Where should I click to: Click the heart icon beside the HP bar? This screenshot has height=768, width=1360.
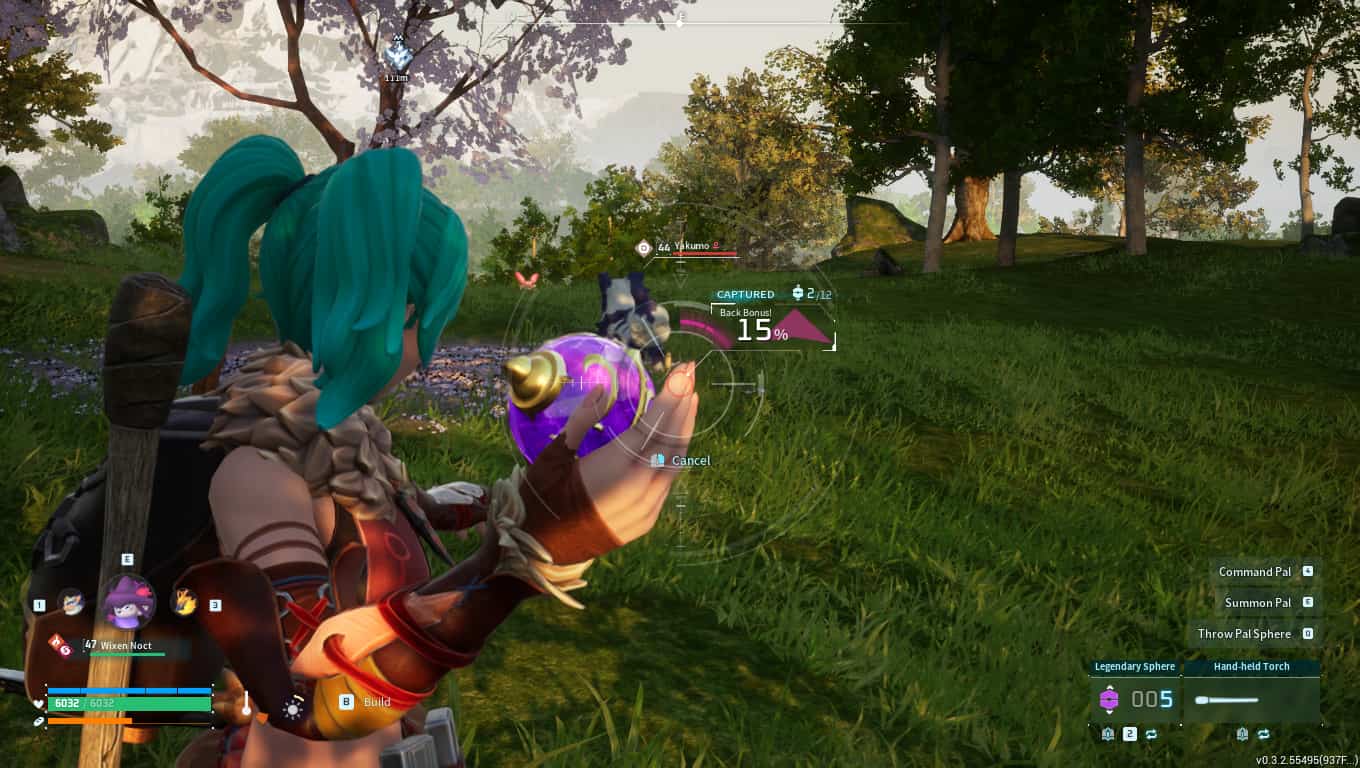click(x=38, y=703)
